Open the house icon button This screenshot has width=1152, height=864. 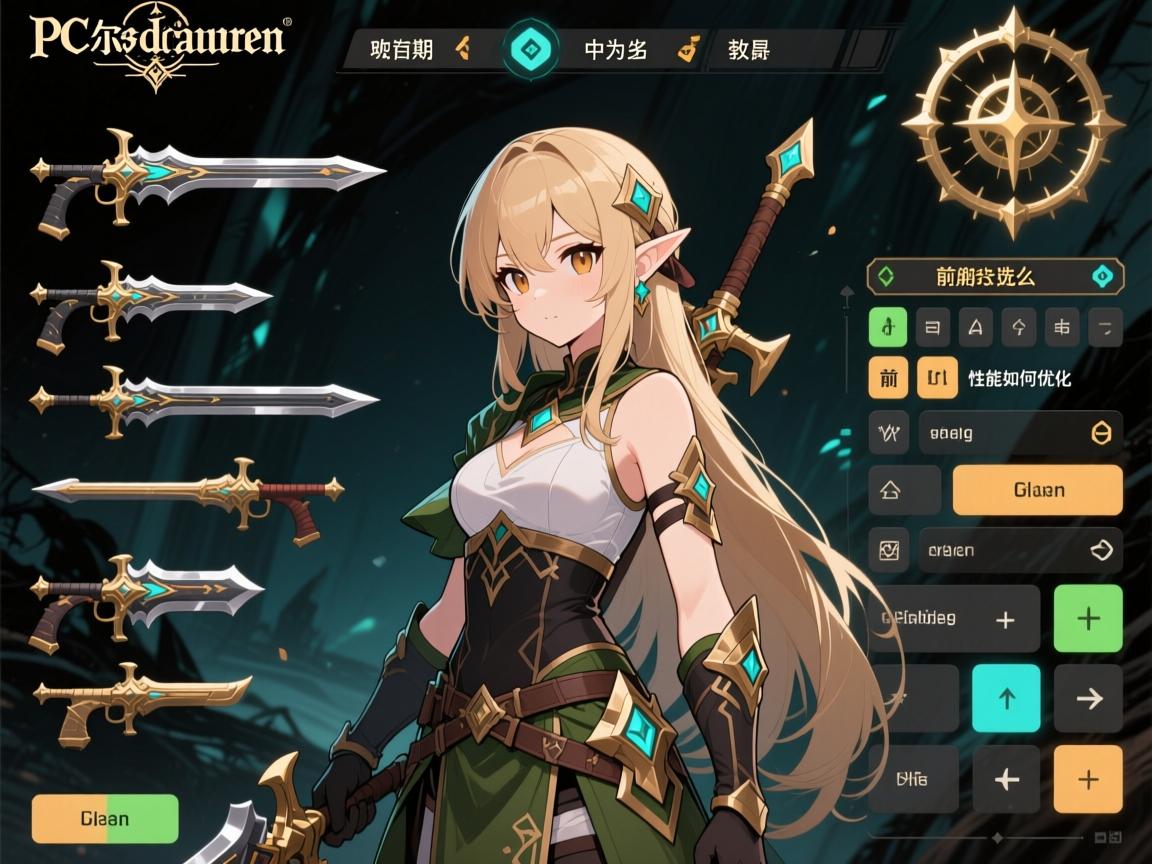tap(889, 490)
